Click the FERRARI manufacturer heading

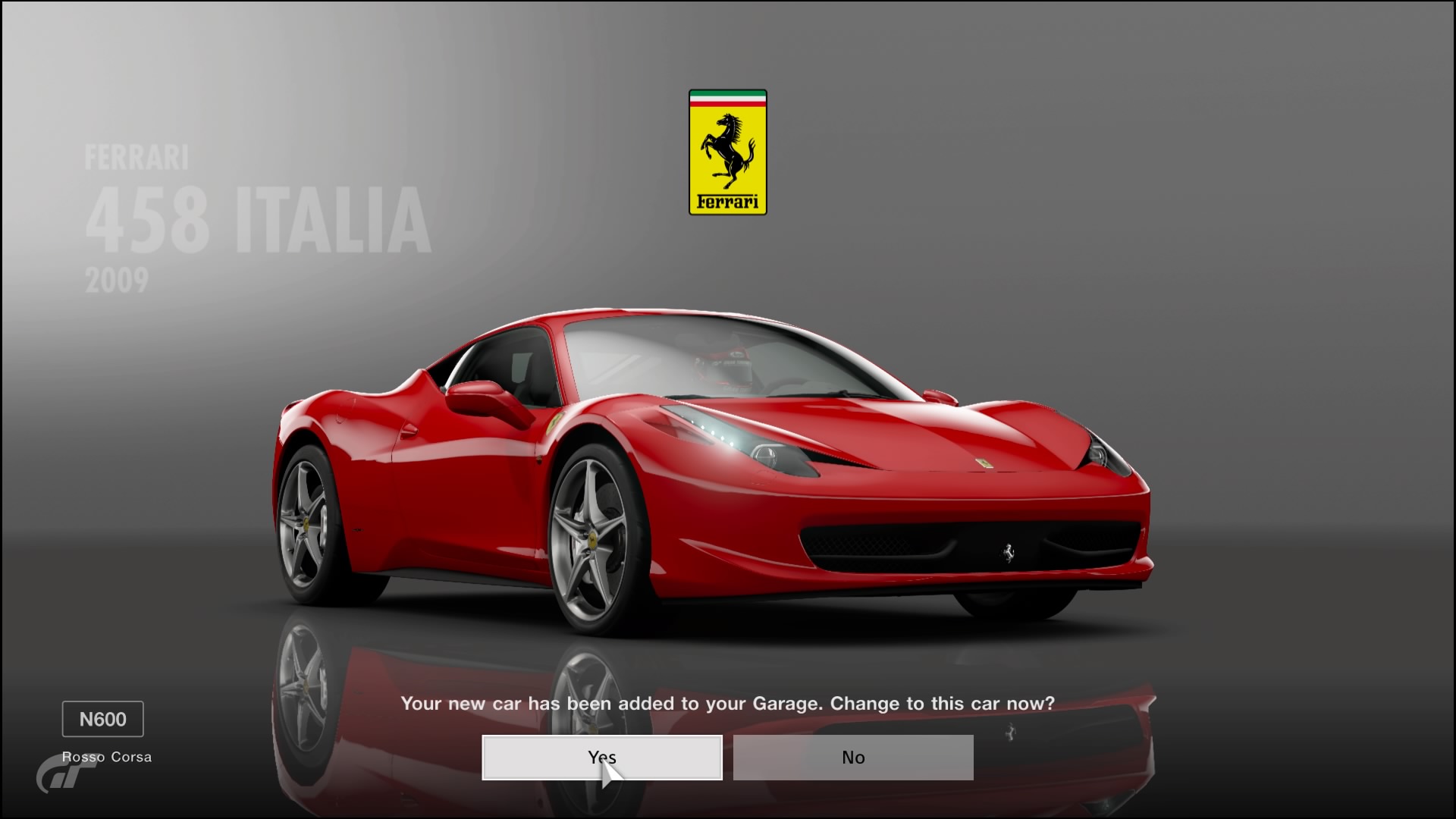tap(136, 155)
